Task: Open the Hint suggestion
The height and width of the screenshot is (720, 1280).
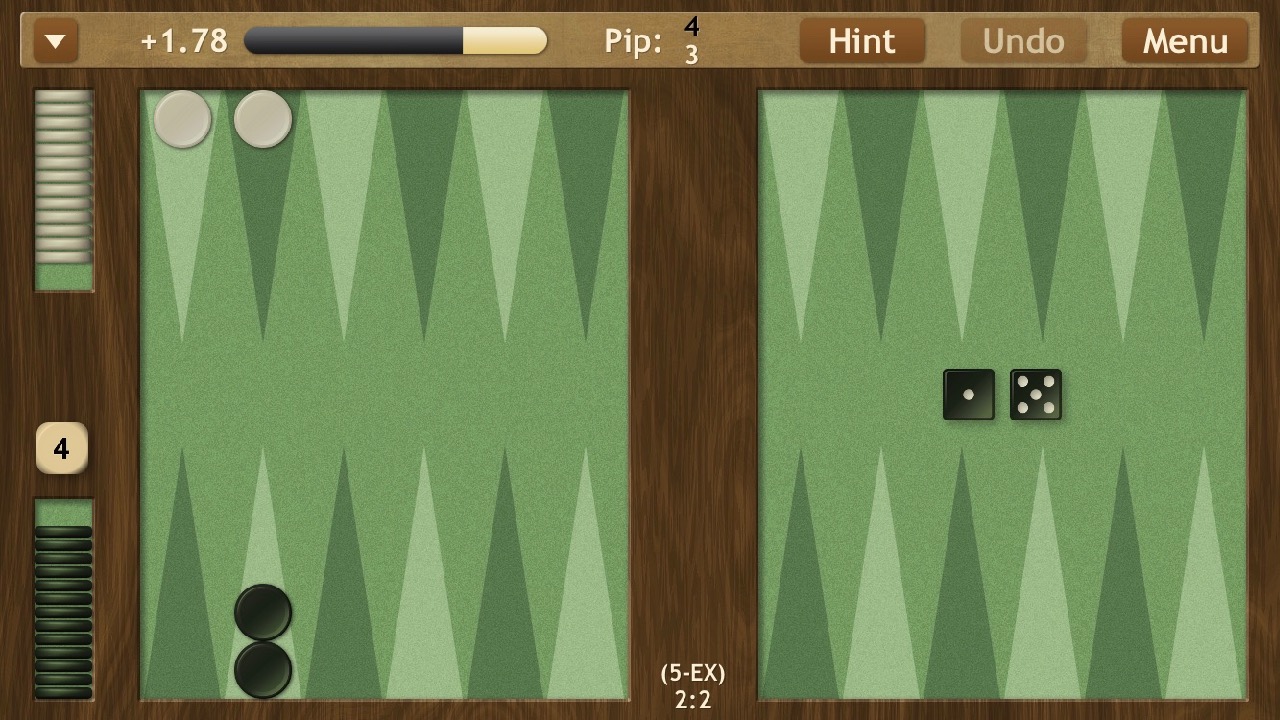Action: (x=862, y=41)
